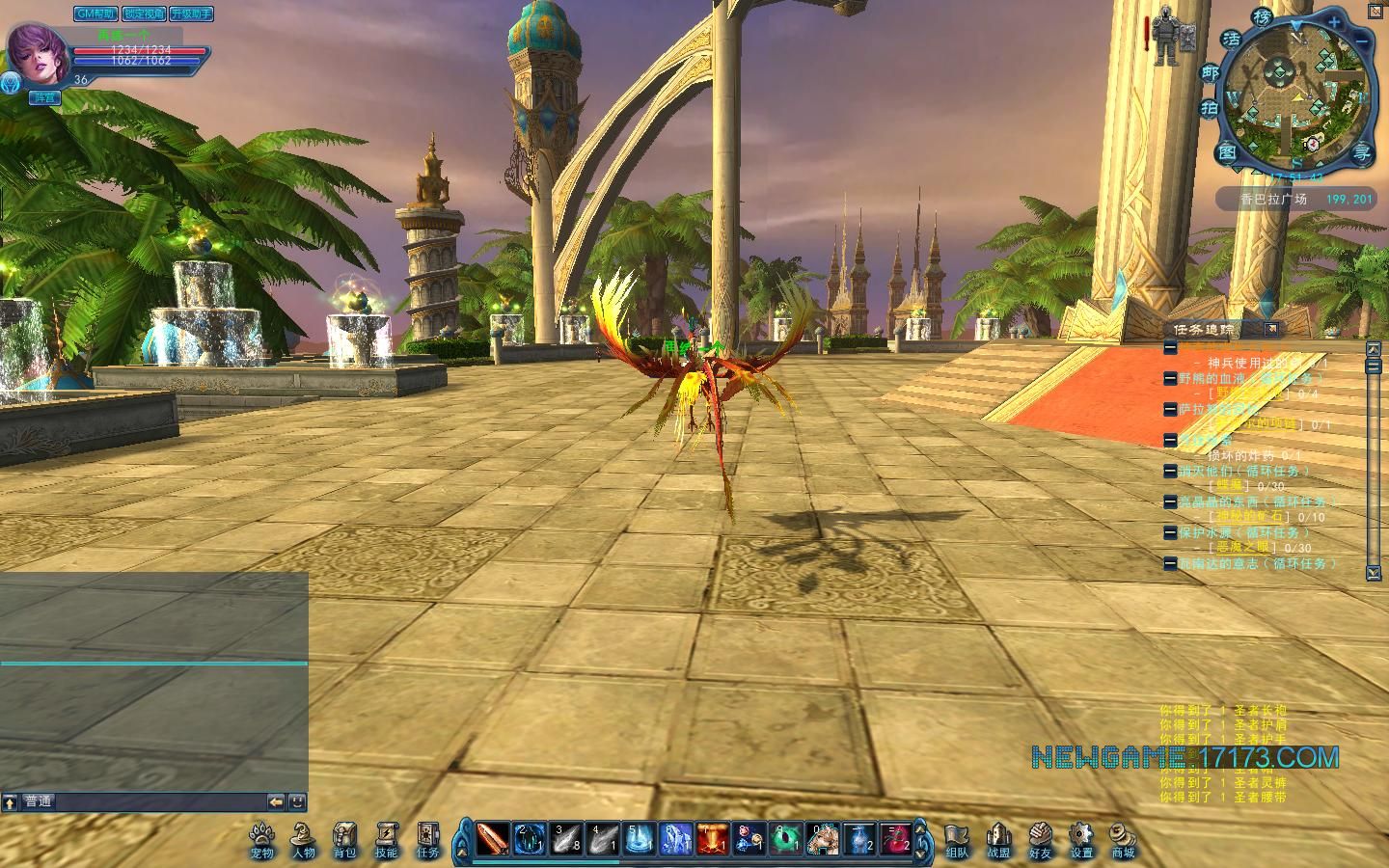Click the 阵营 faction button

coord(44,97)
